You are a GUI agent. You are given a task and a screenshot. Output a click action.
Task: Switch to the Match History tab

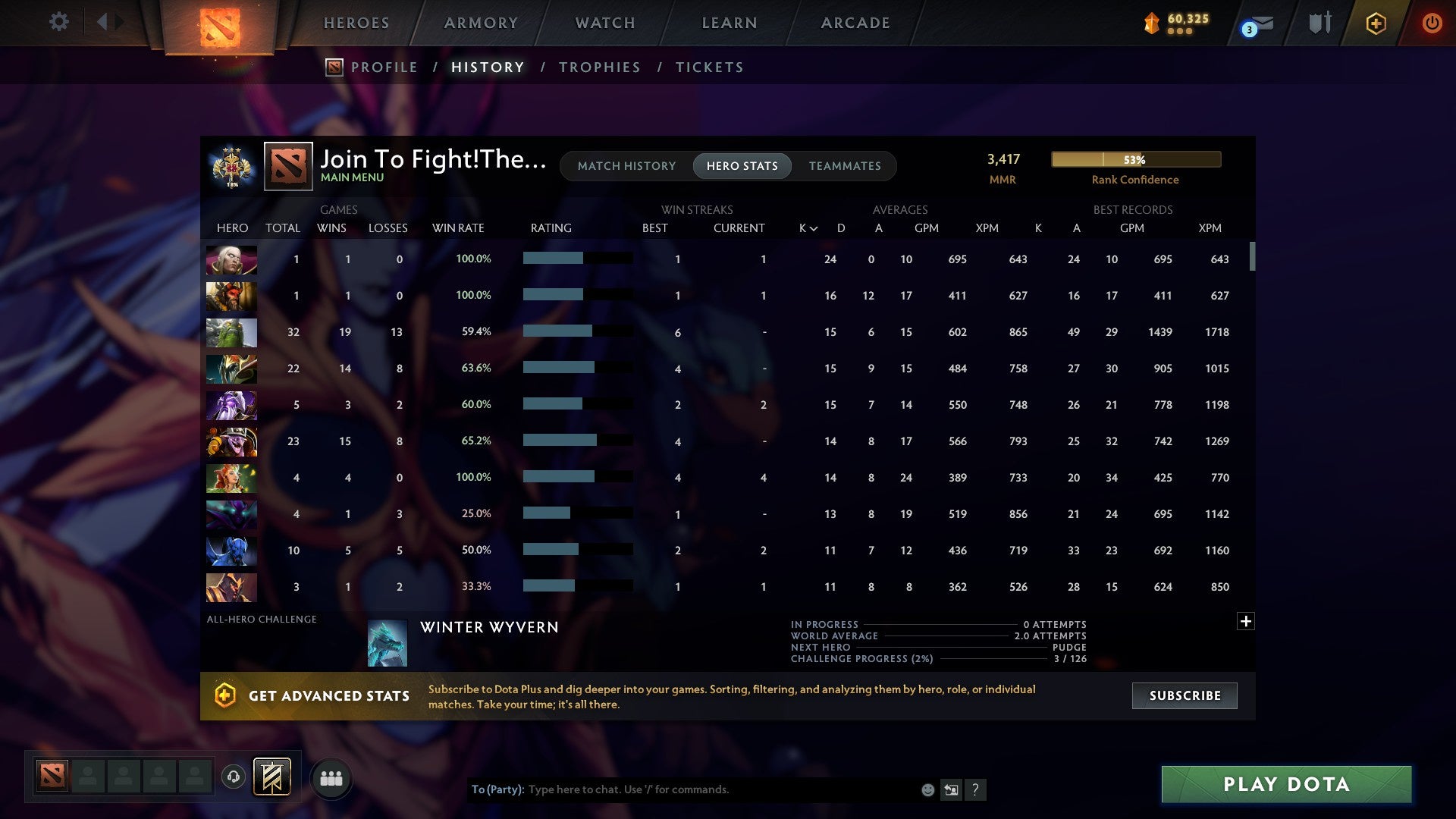tap(626, 165)
